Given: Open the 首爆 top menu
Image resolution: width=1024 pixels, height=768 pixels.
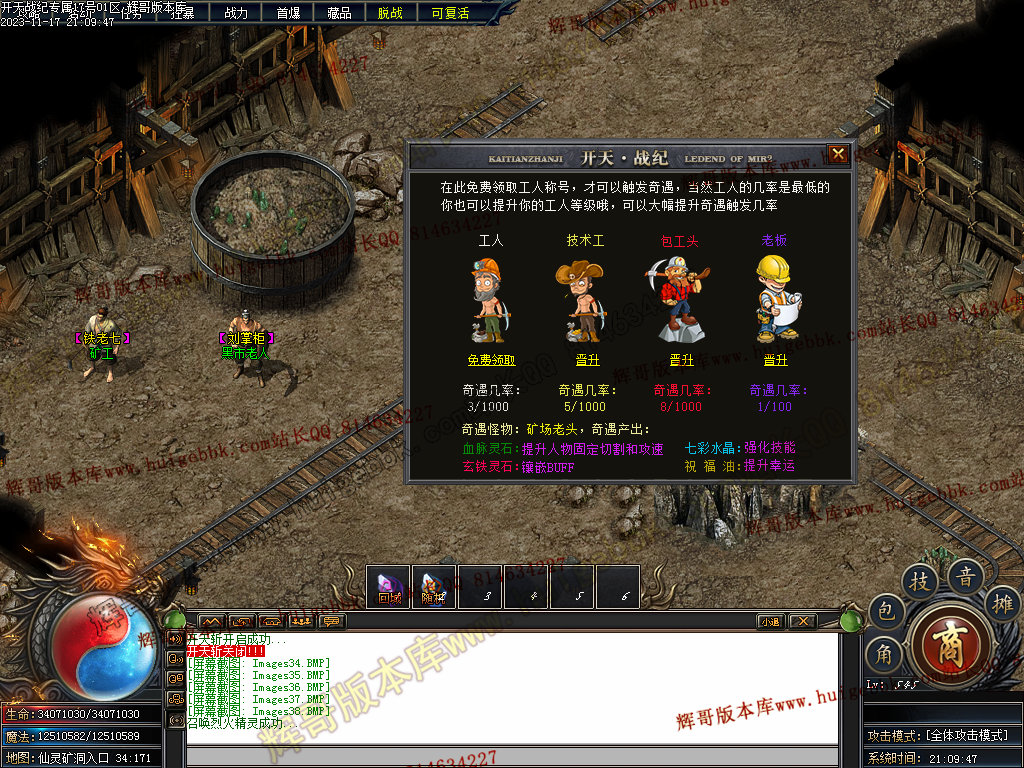Looking at the screenshot, I should point(288,13).
